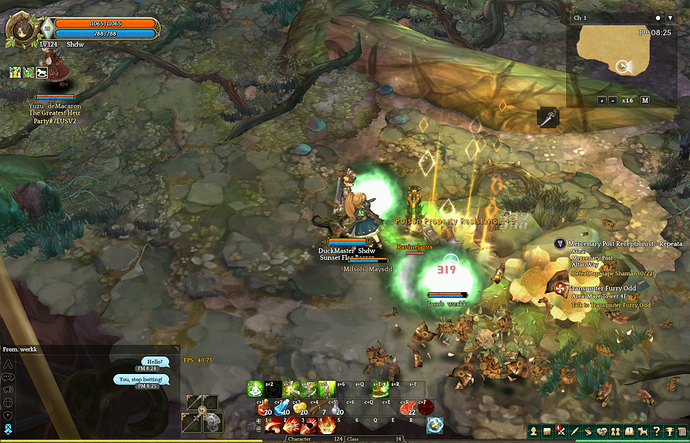This screenshot has width=690, height=443.
Task: Open the full map with the M button
Action: (645, 100)
